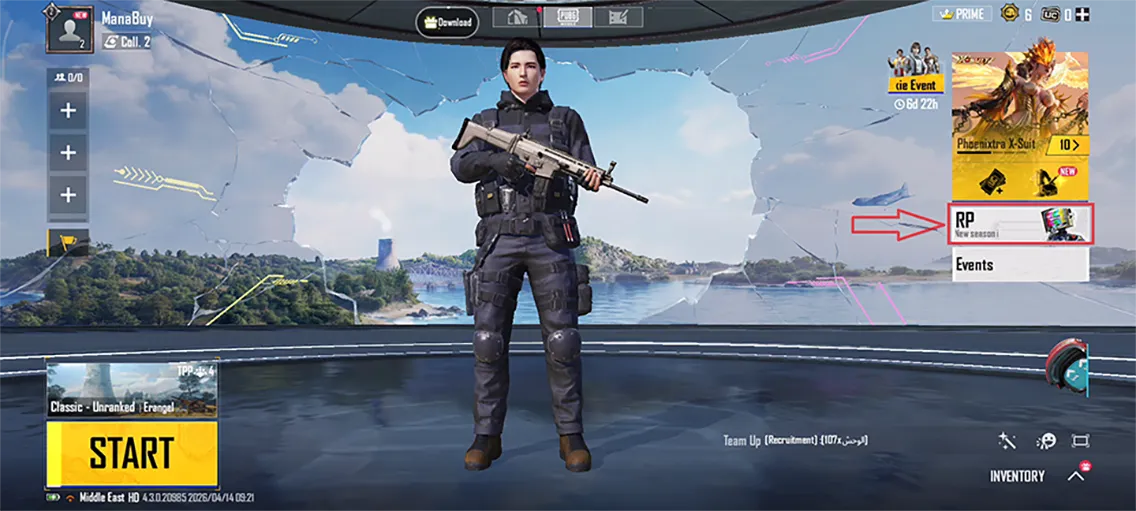
Task: Open the ManaBuy player profile avatar
Action: (69, 29)
